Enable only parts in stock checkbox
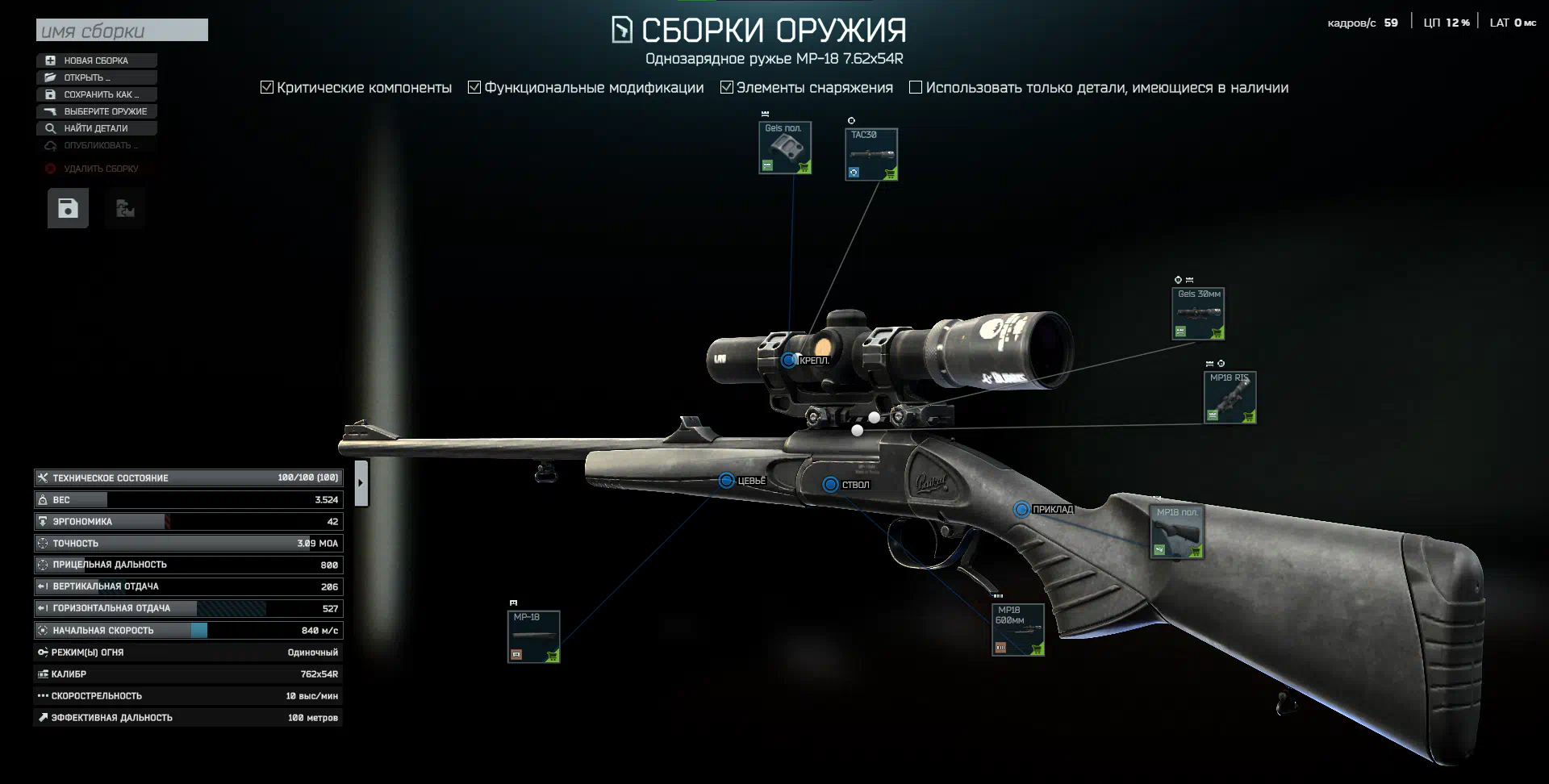 point(916,87)
